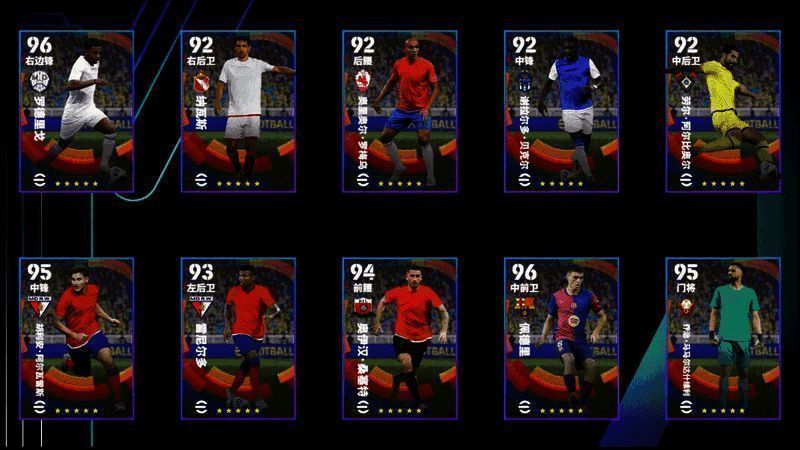Open the 92-rated 中后卫 card in yellow kit
This screenshot has height=450, width=800.
click(723, 110)
